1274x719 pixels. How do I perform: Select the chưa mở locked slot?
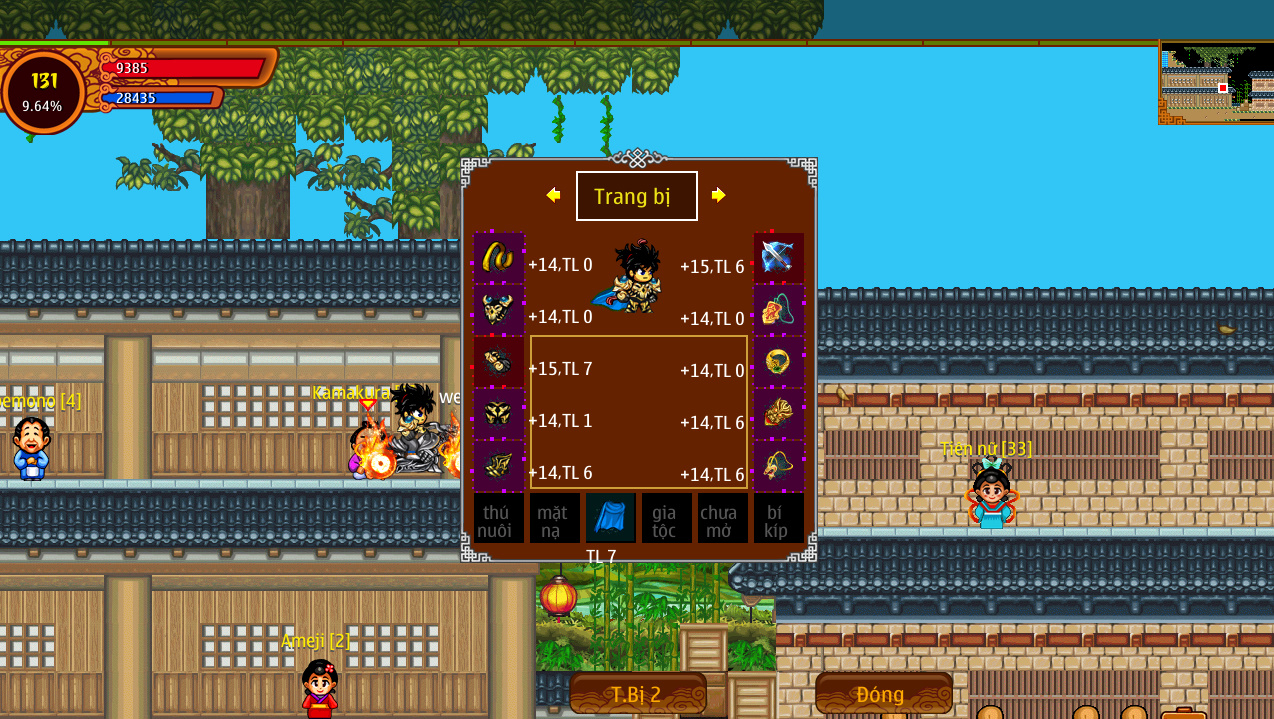point(722,518)
